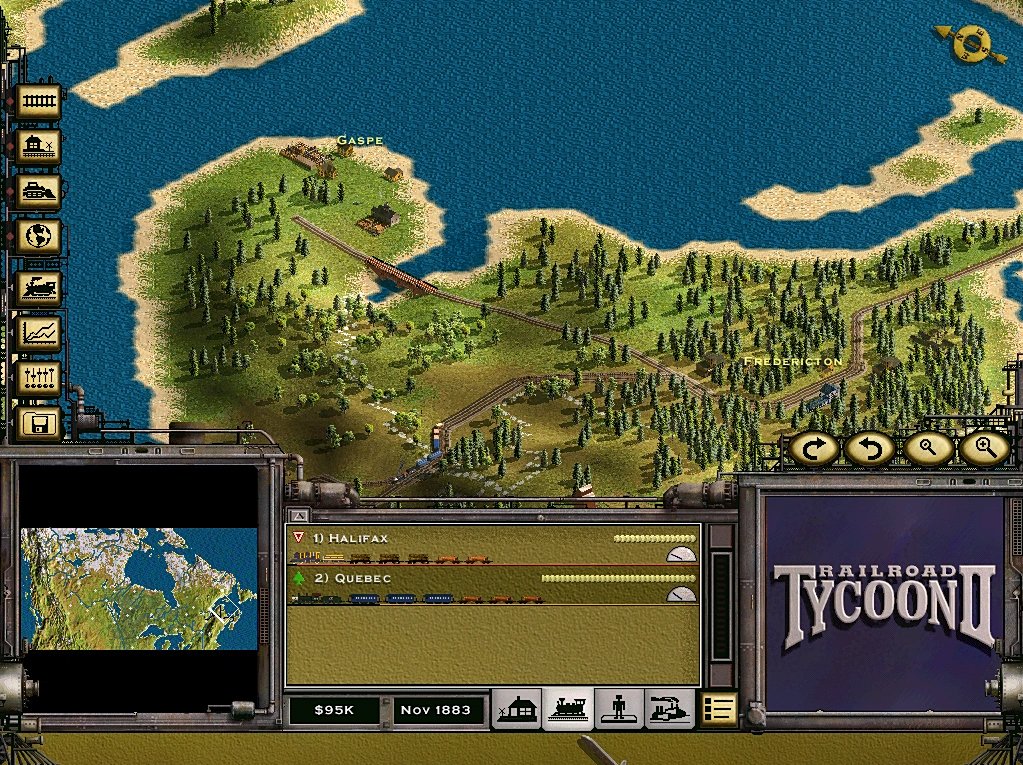Toggle the detailed list view button

coord(718,709)
